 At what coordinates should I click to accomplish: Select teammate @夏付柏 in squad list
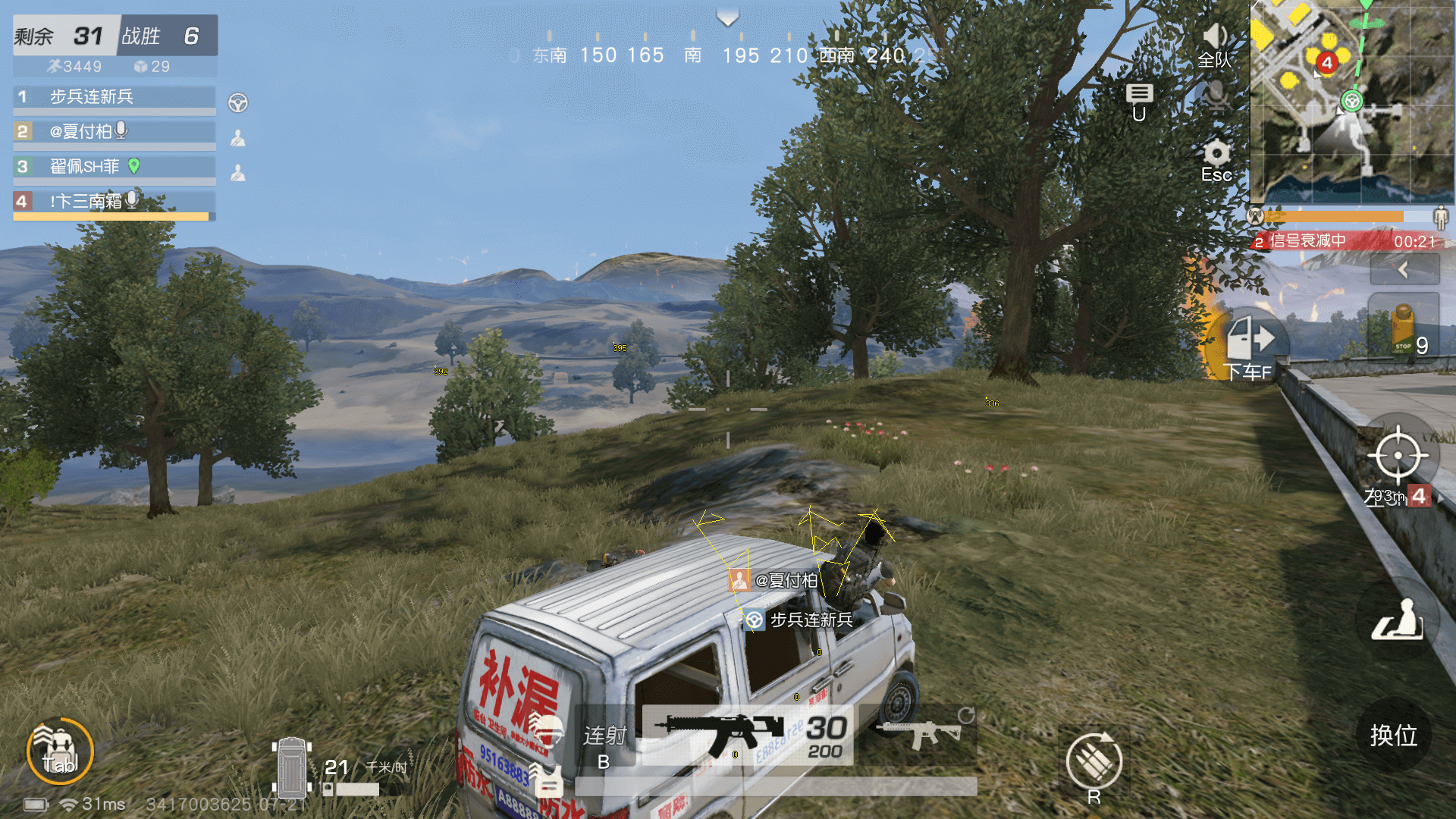114,132
